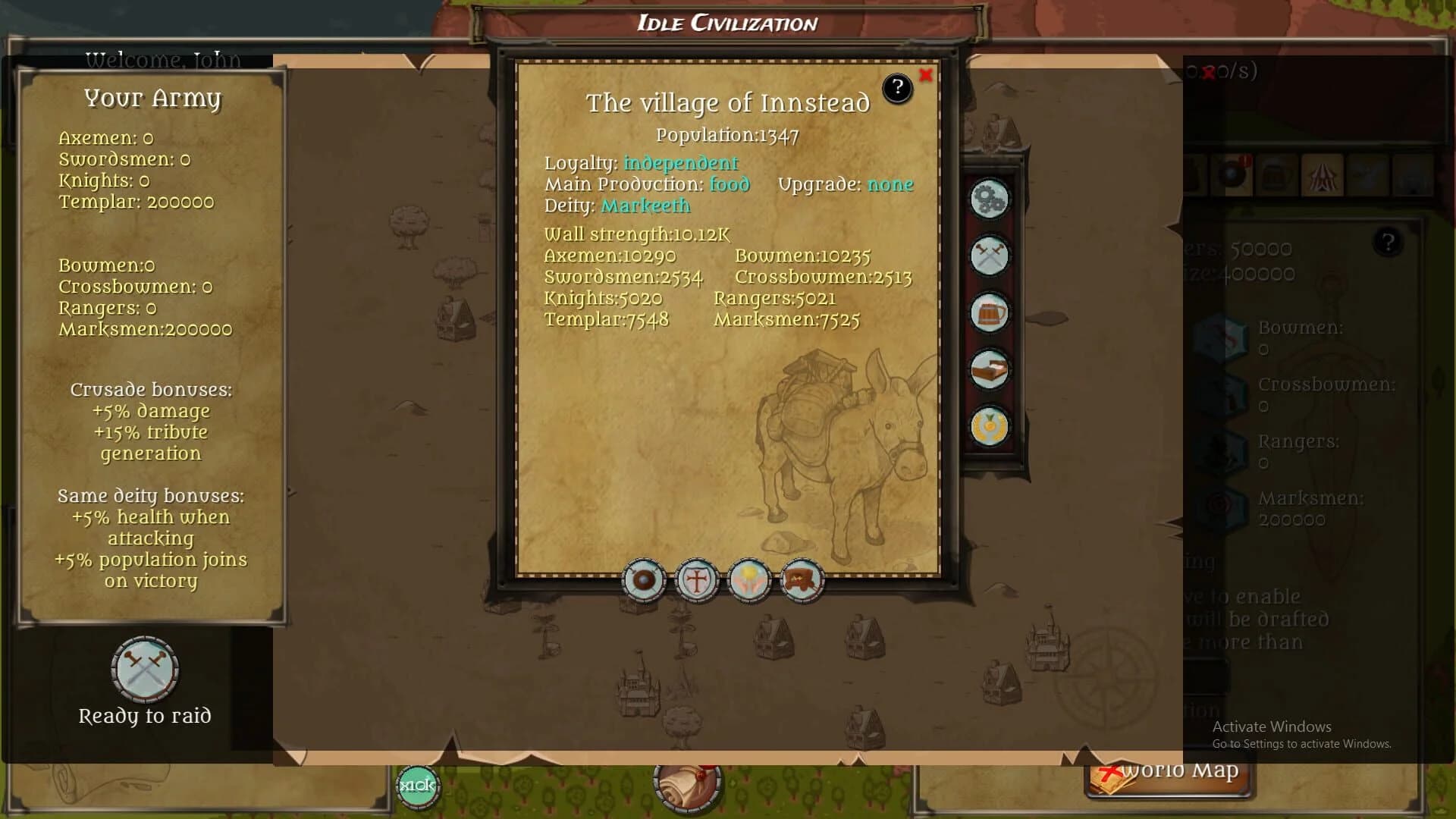
Task: Open the supply cart tribute icon
Action: [802, 580]
